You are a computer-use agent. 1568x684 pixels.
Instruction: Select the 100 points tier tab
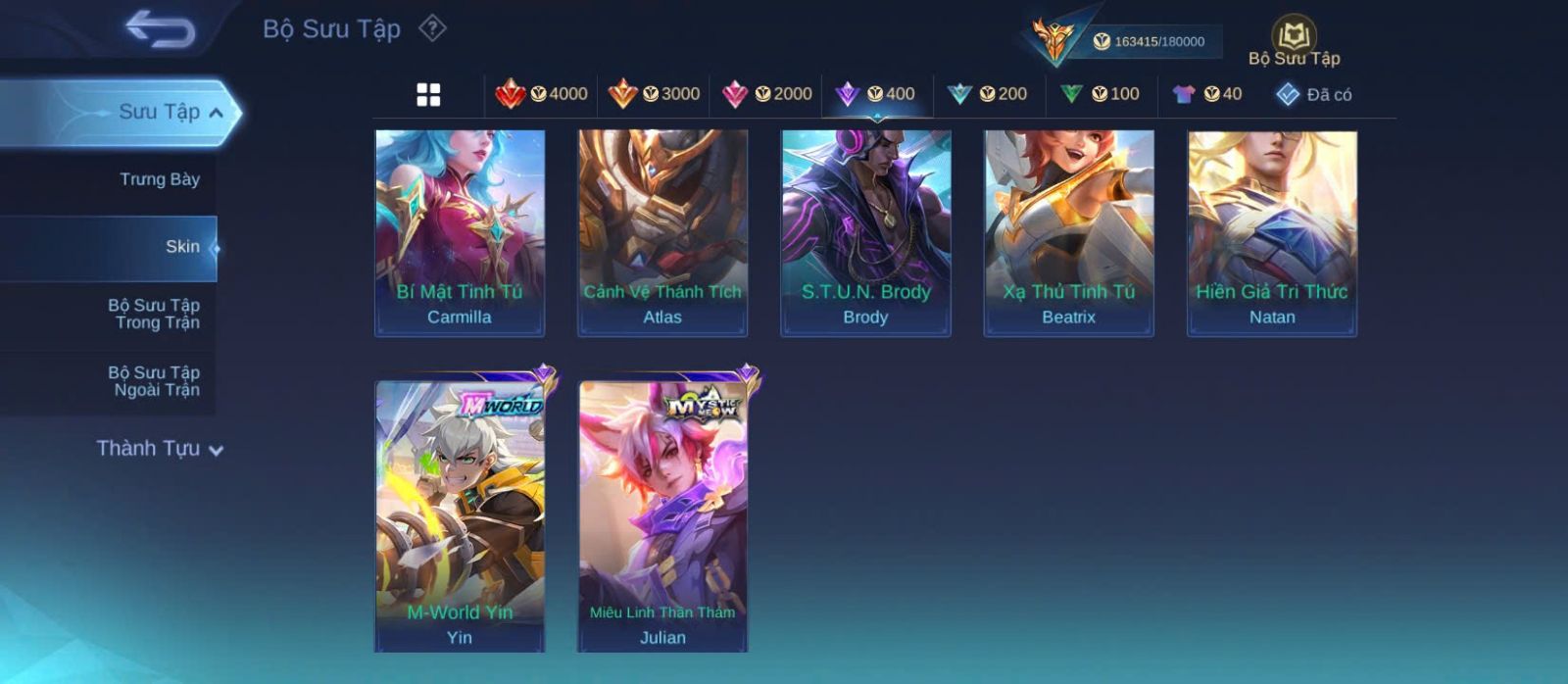click(x=1100, y=94)
